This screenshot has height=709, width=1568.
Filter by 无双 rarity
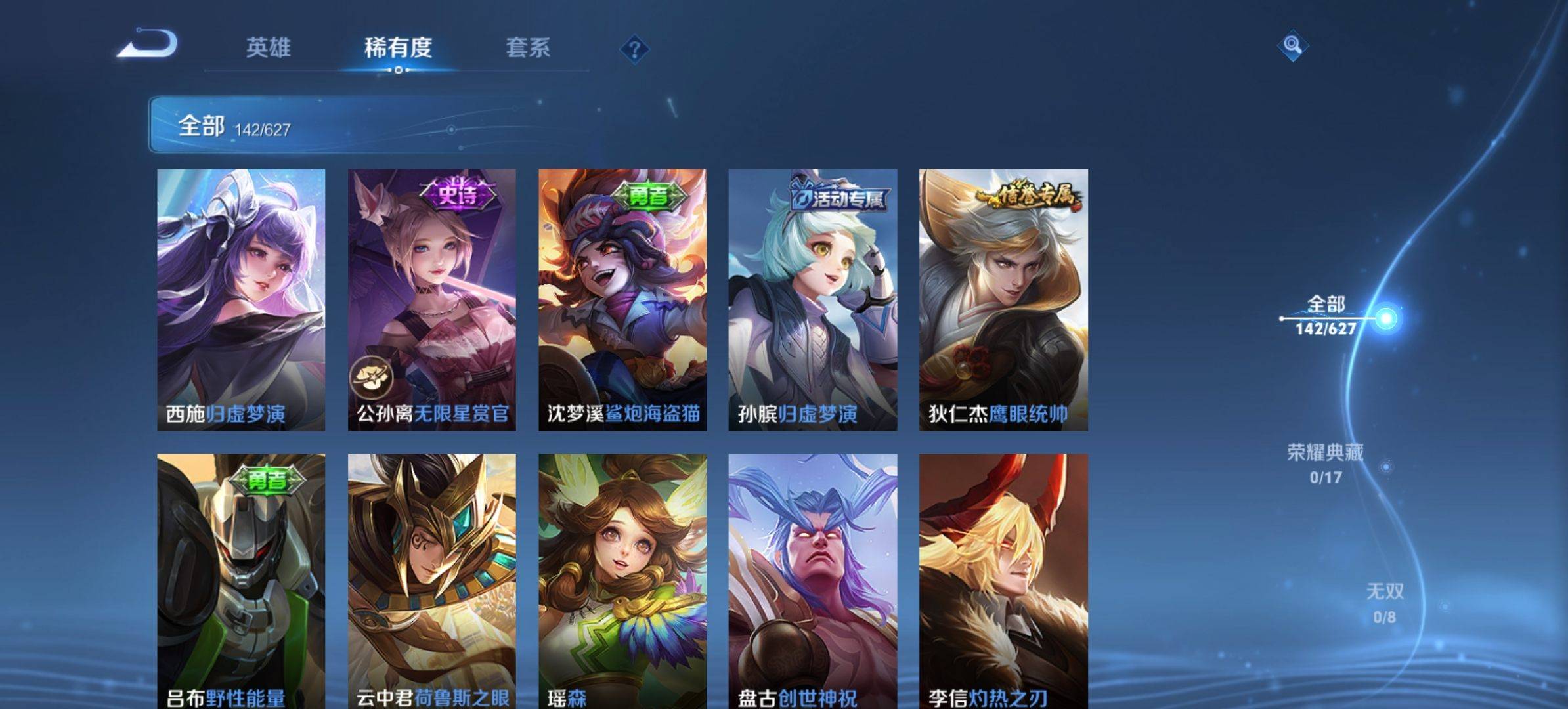click(x=1385, y=603)
